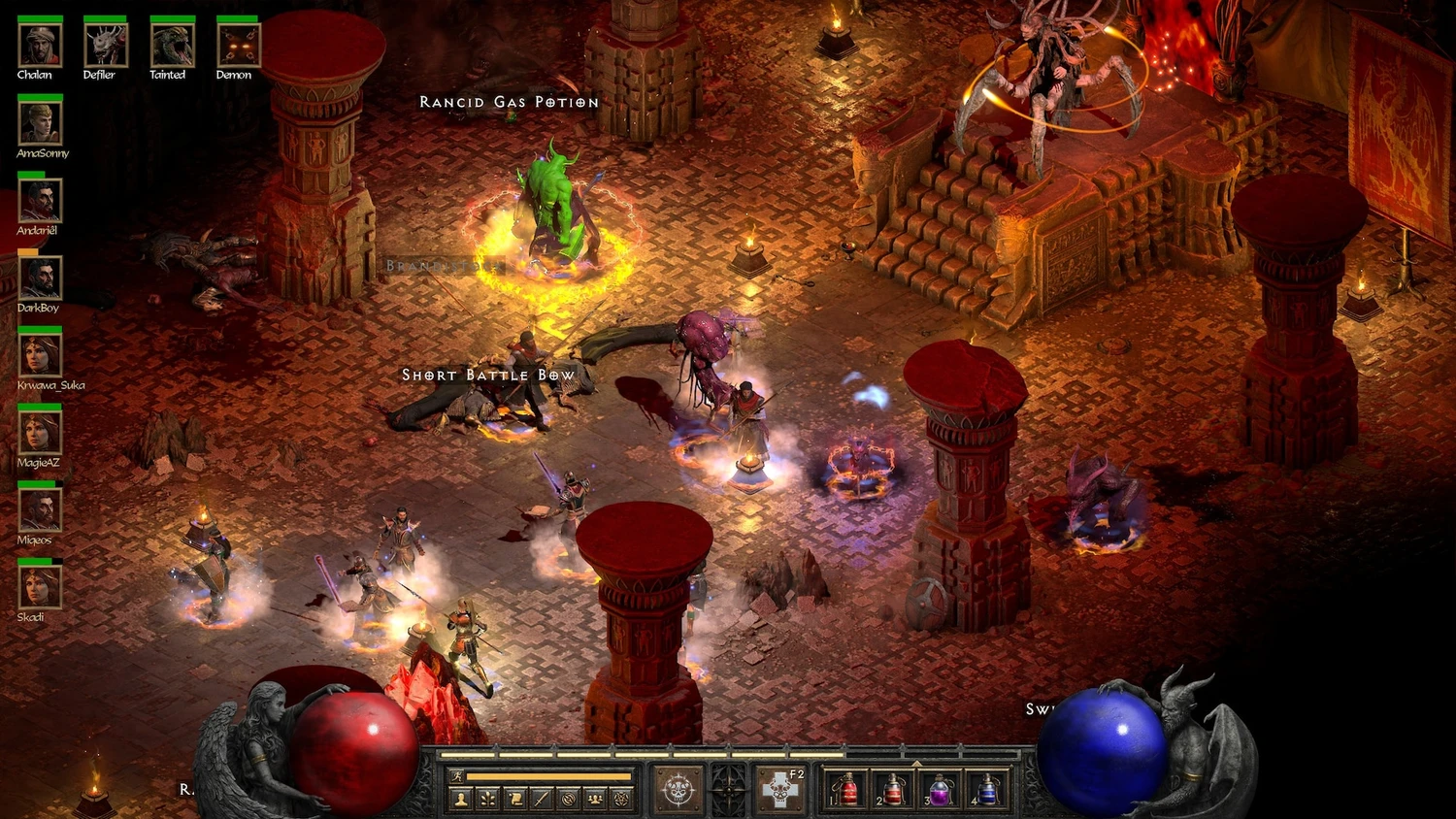Open the left-click skull skill selector

678,789
